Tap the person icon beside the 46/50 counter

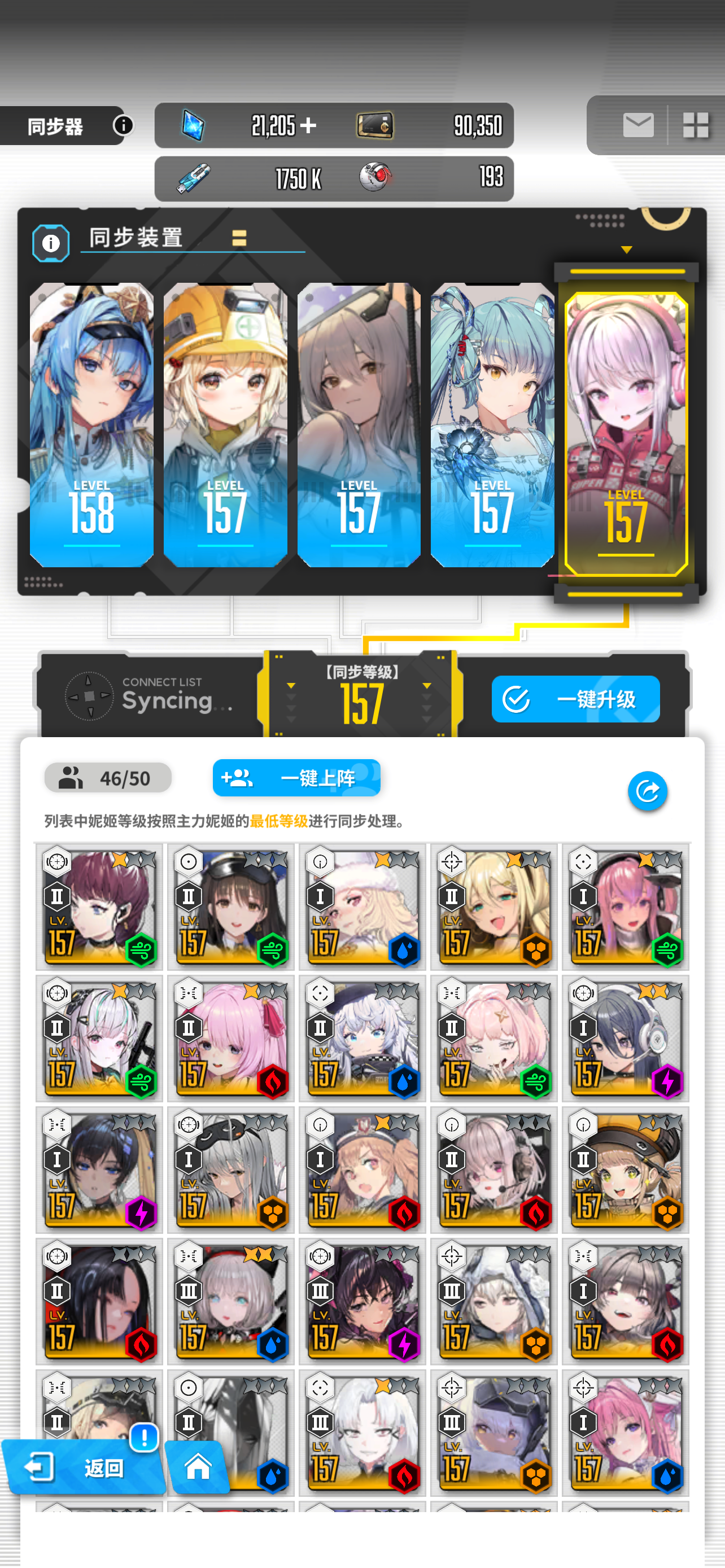pos(71,777)
